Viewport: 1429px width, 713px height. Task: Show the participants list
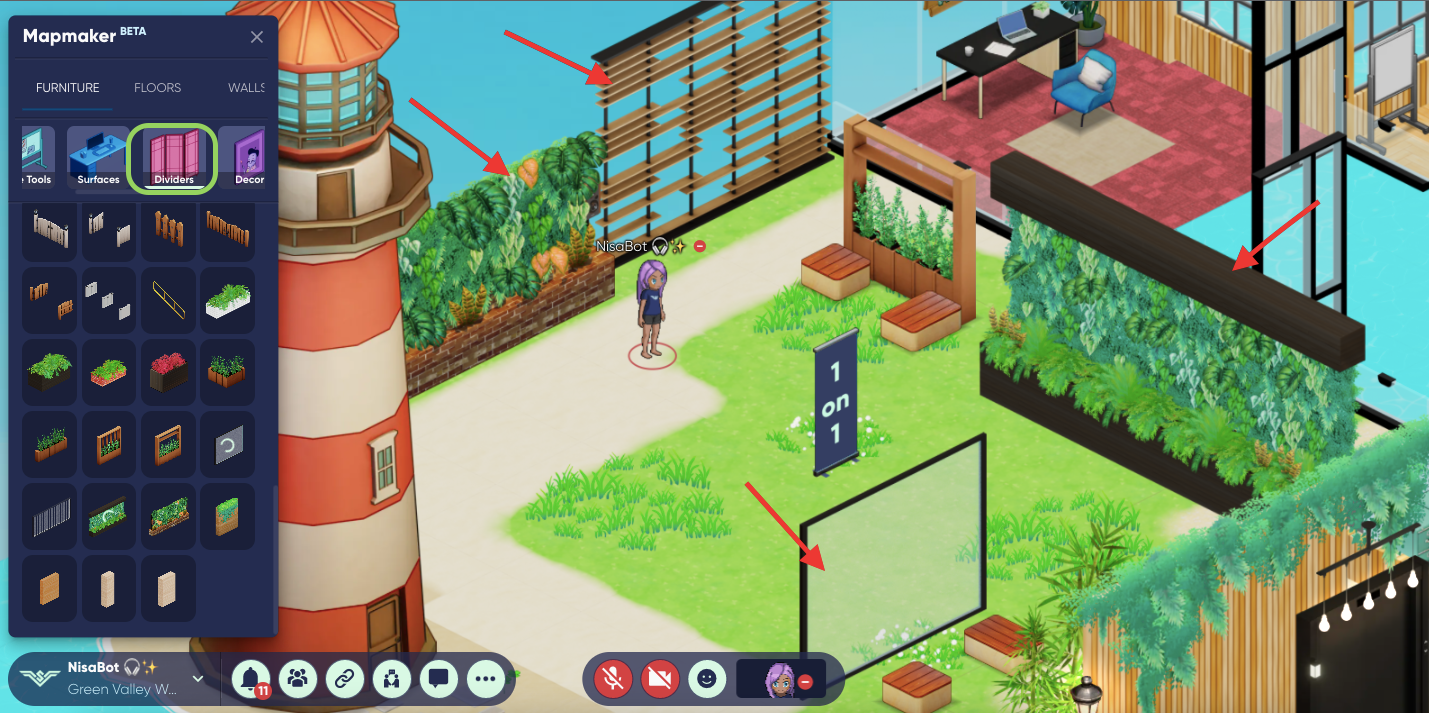[298, 679]
